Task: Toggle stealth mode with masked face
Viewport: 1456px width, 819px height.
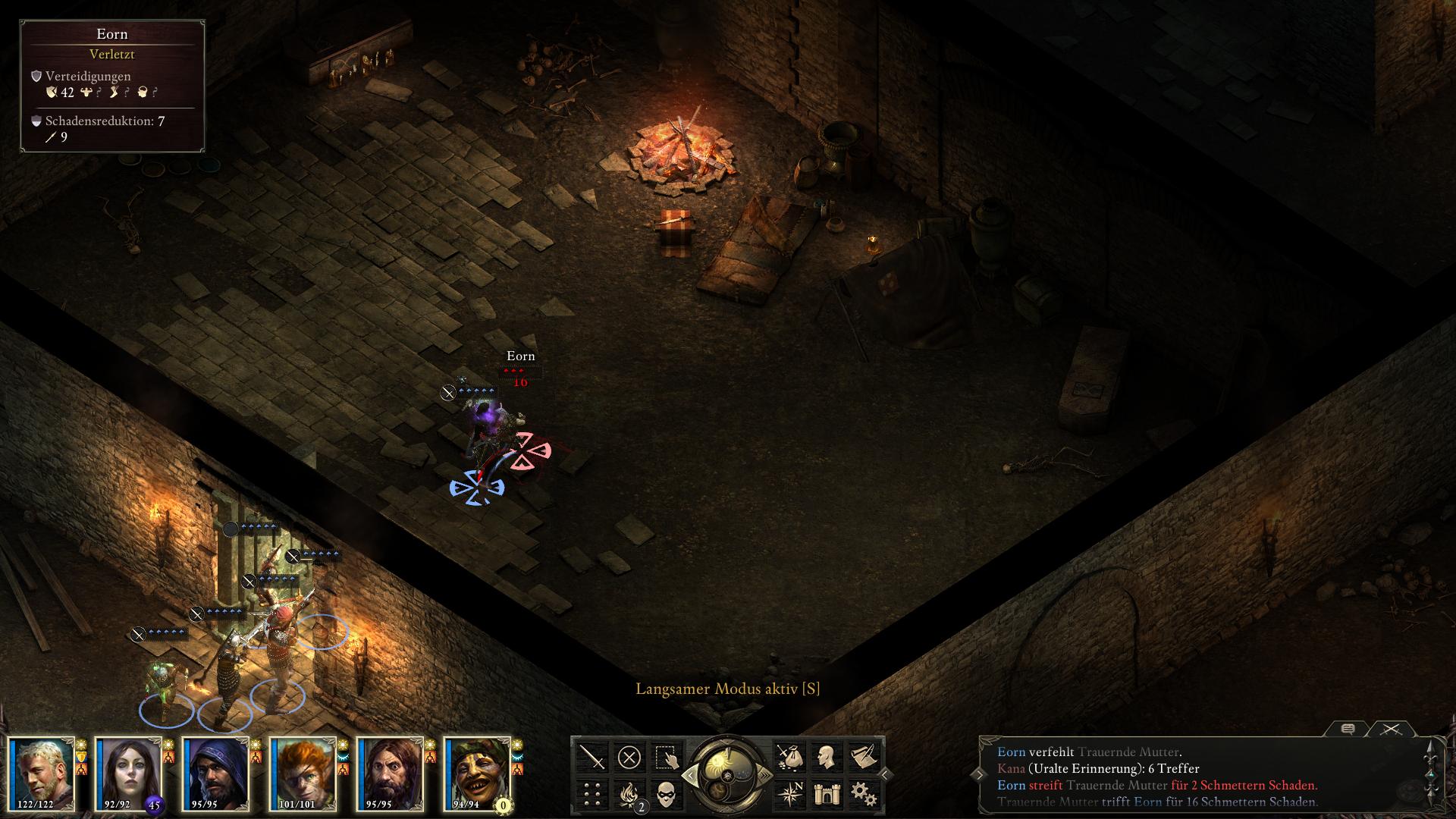Action: [x=667, y=794]
